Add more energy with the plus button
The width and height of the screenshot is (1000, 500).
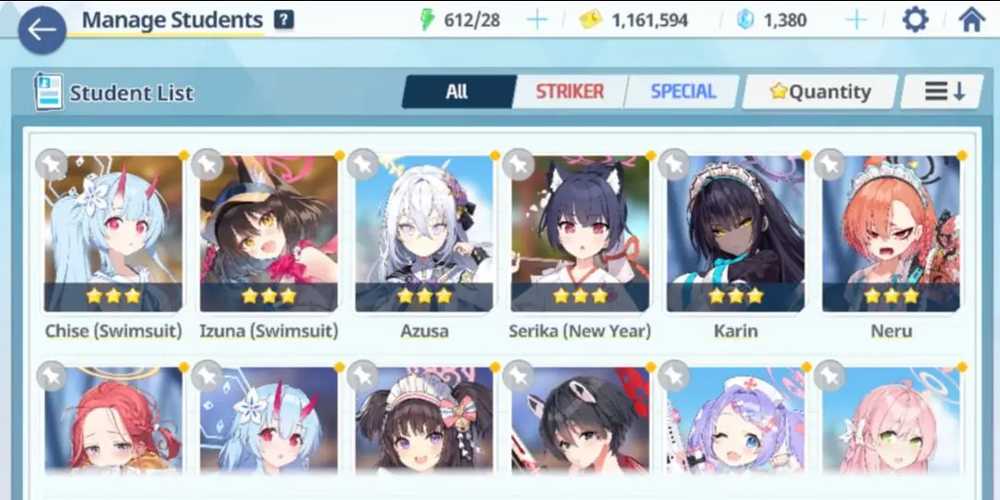tap(537, 20)
